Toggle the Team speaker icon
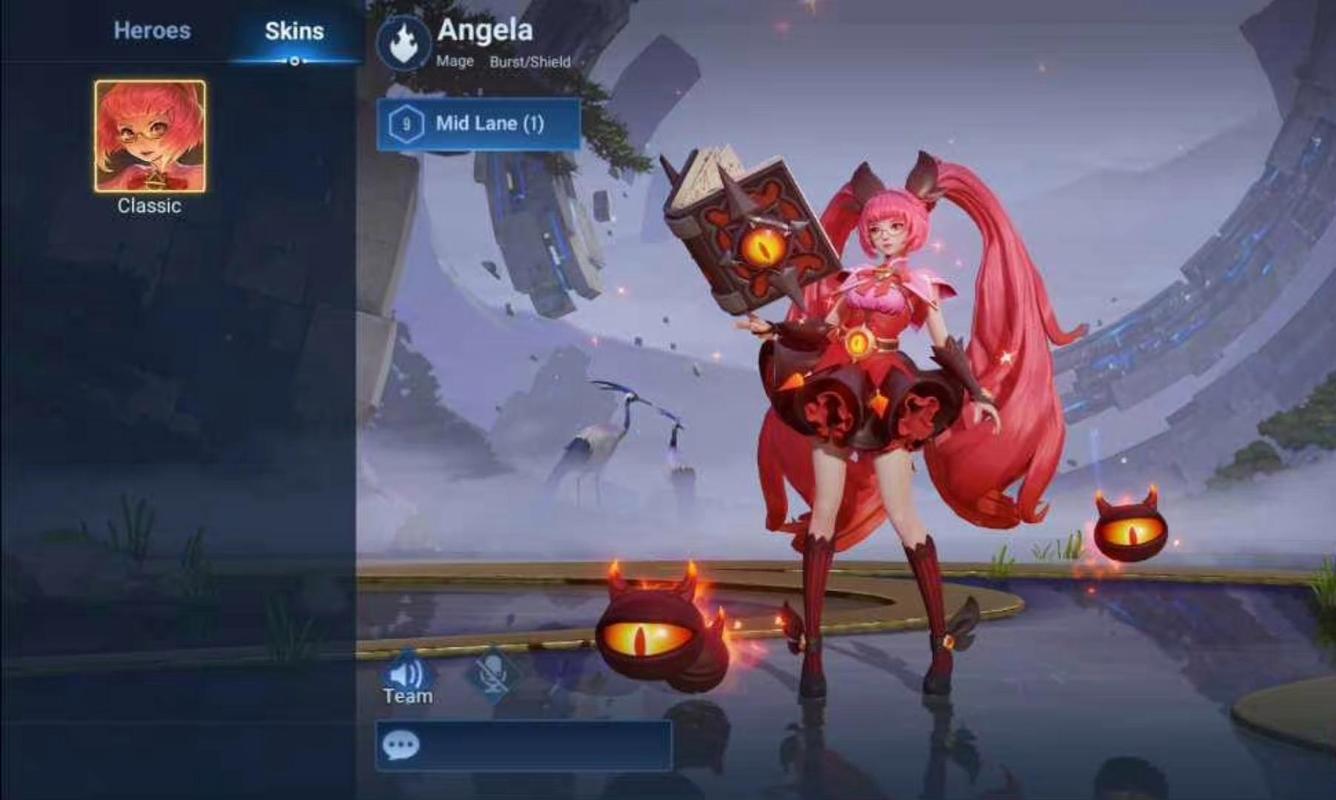 [406, 672]
